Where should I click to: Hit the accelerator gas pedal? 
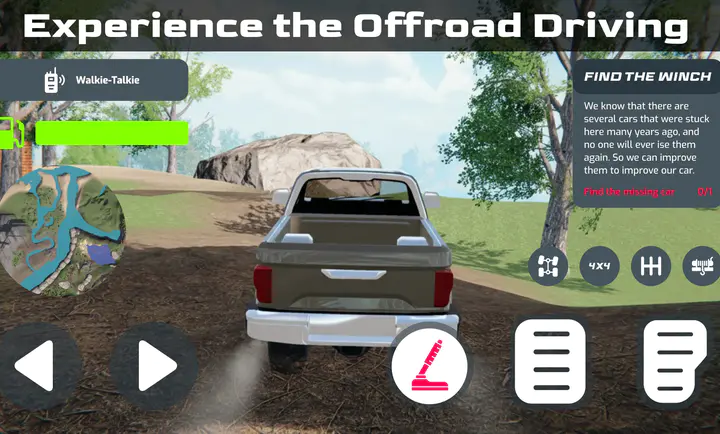tap(675, 362)
